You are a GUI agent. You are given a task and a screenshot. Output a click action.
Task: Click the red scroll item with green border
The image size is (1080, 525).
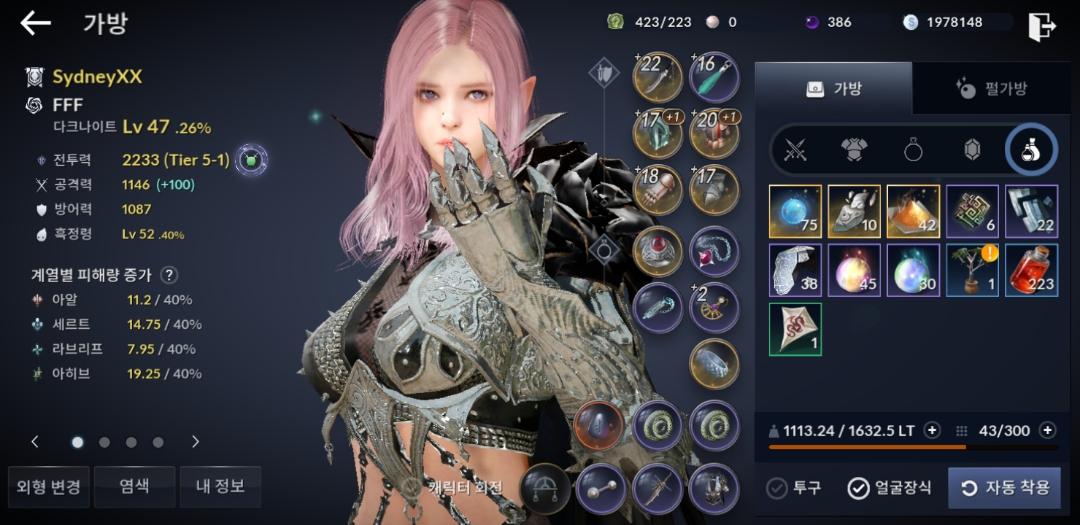tap(795, 329)
